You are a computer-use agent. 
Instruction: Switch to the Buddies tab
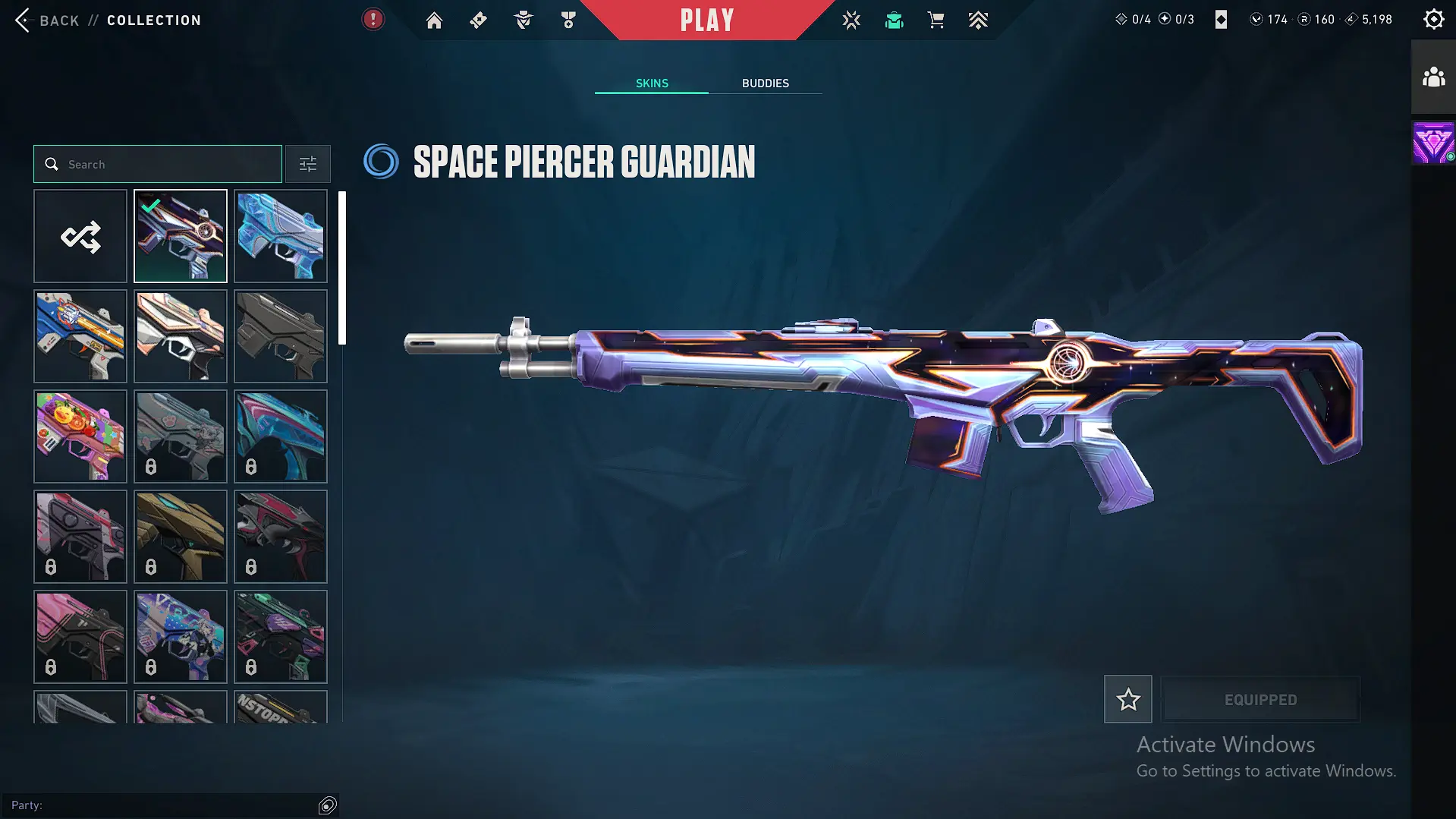pos(765,83)
